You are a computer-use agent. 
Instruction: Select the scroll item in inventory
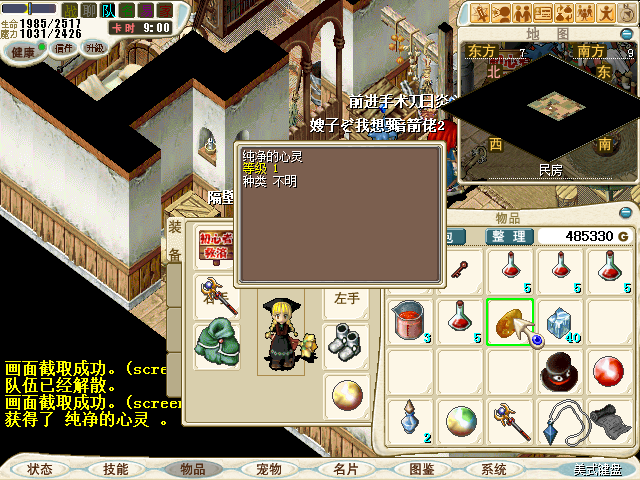tap(611, 421)
